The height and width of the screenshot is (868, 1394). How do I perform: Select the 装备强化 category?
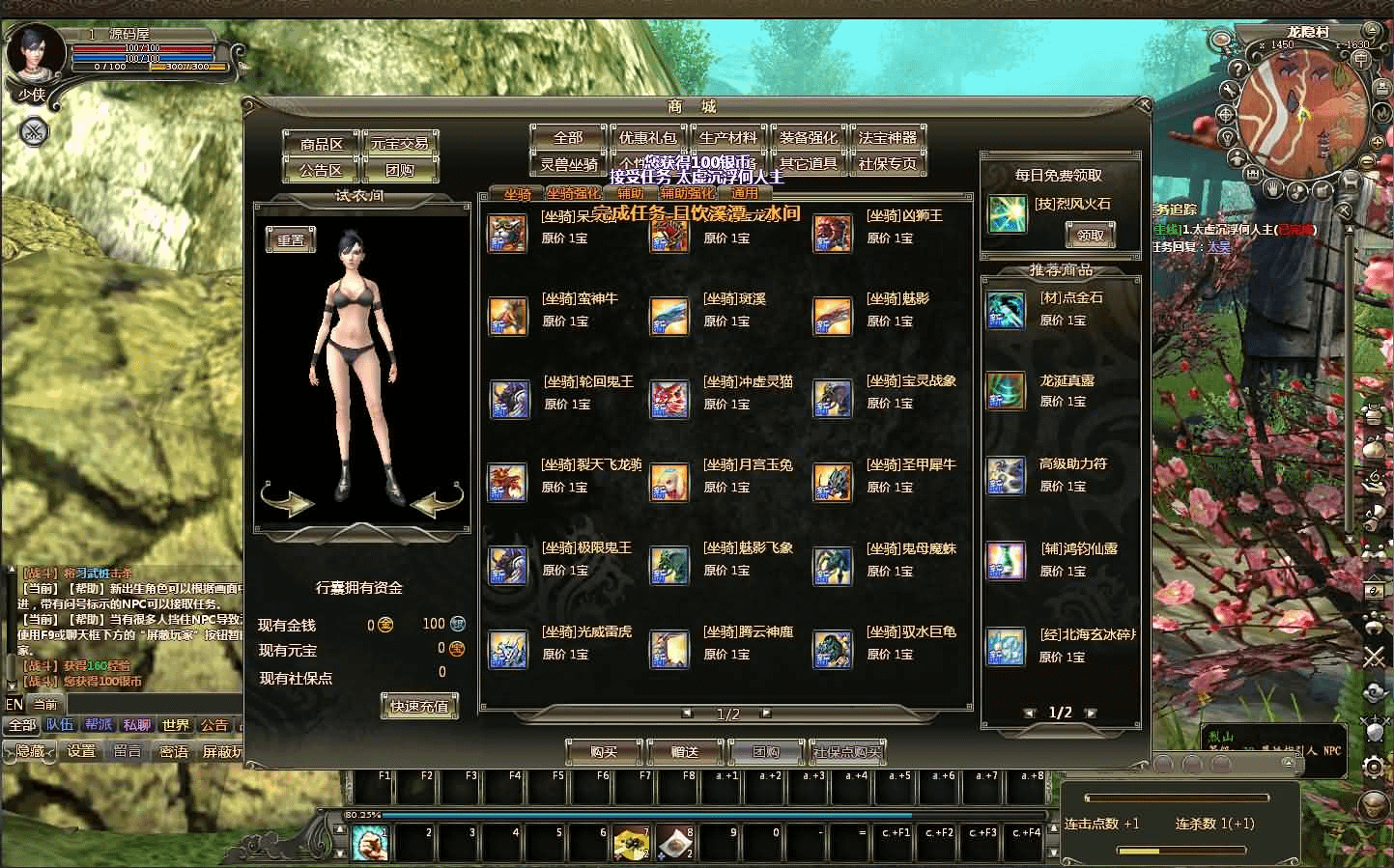tap(809, 138)
